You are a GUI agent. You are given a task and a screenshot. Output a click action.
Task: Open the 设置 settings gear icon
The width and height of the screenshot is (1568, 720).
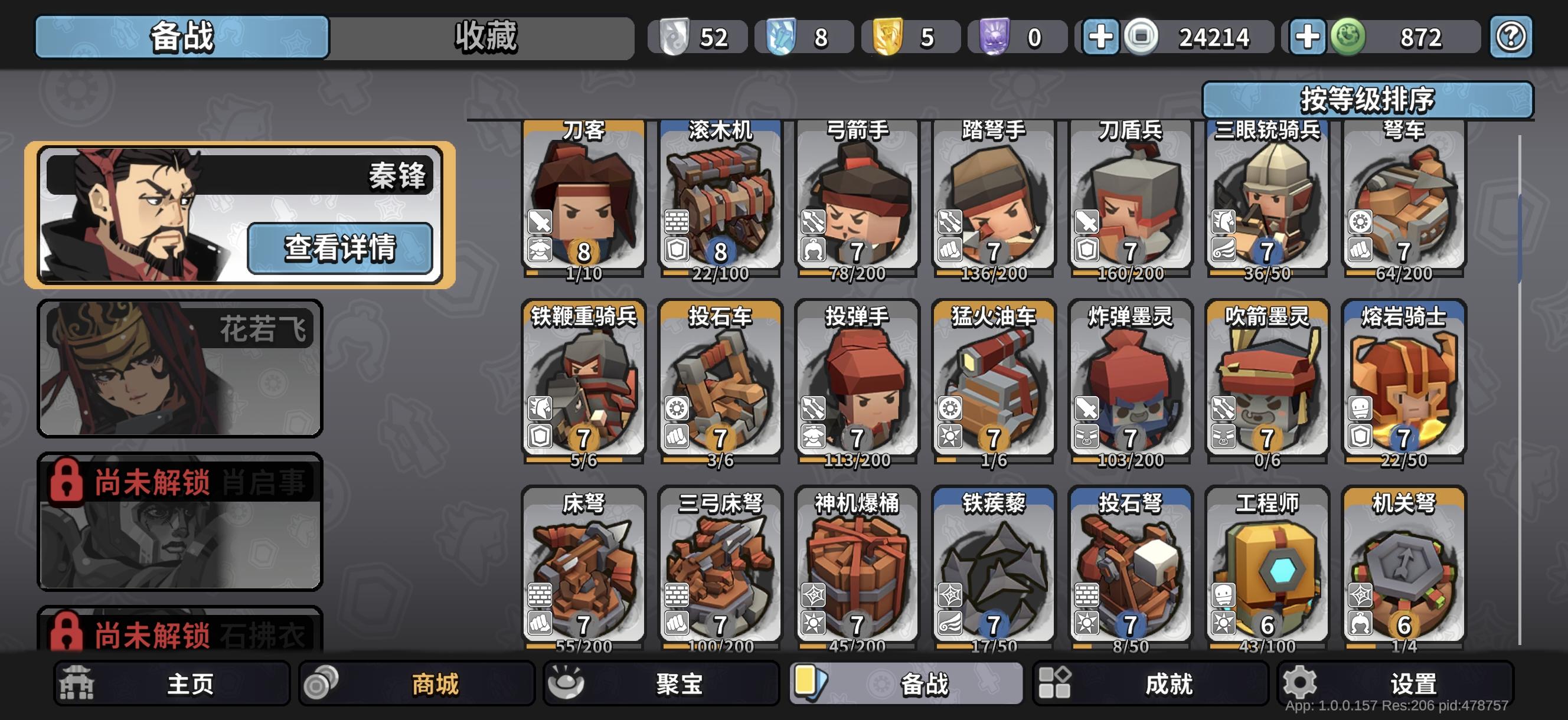[x=1302, y=683]
